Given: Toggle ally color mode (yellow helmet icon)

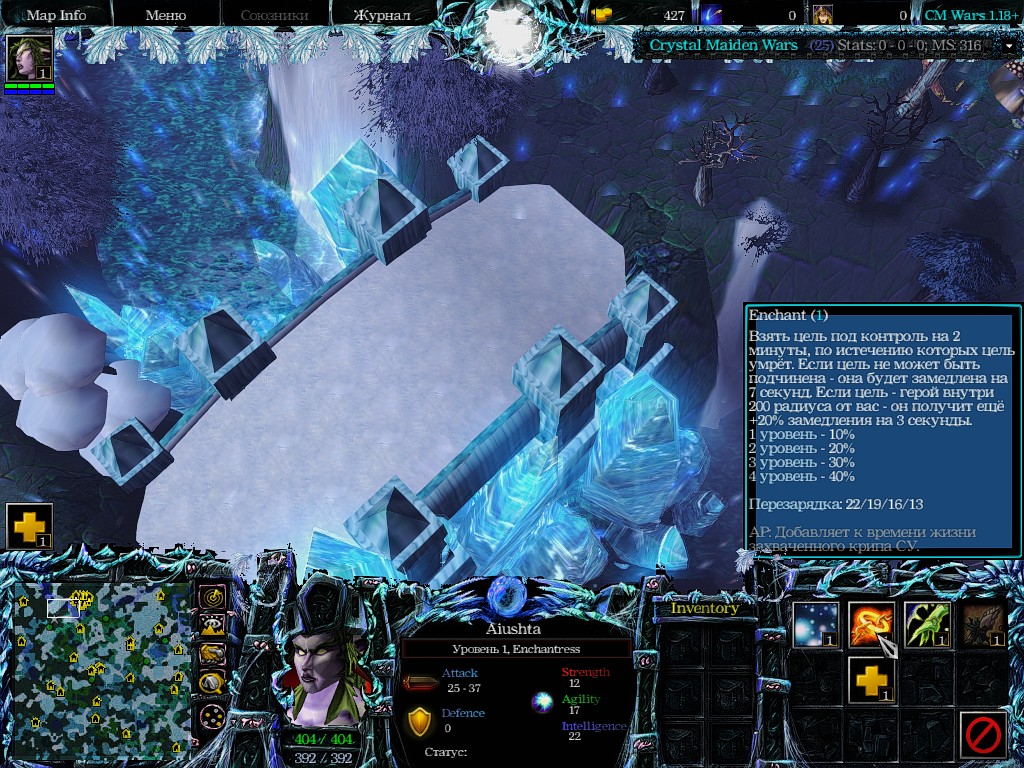Looking at the screenshot, I should (212, 655).
